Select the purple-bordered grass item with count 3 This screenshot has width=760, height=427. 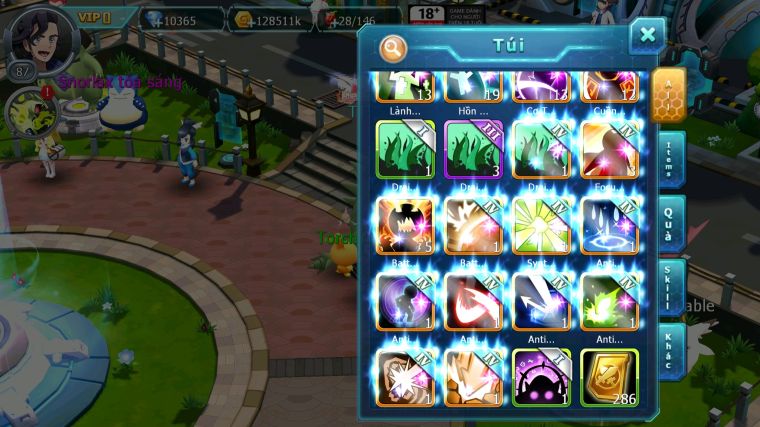(473, 149)
